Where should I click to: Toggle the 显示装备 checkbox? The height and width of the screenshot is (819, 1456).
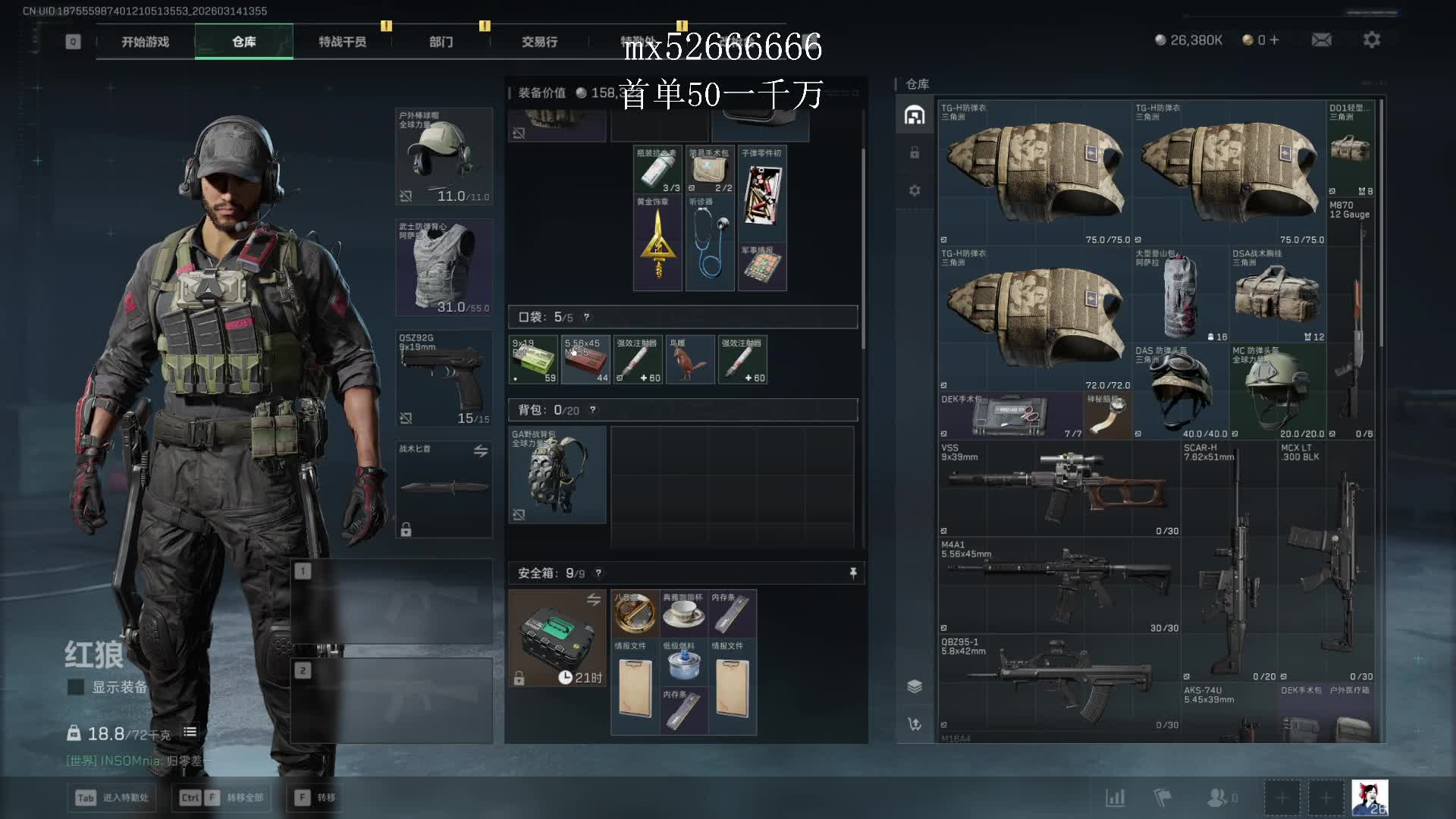pos(76,687)
